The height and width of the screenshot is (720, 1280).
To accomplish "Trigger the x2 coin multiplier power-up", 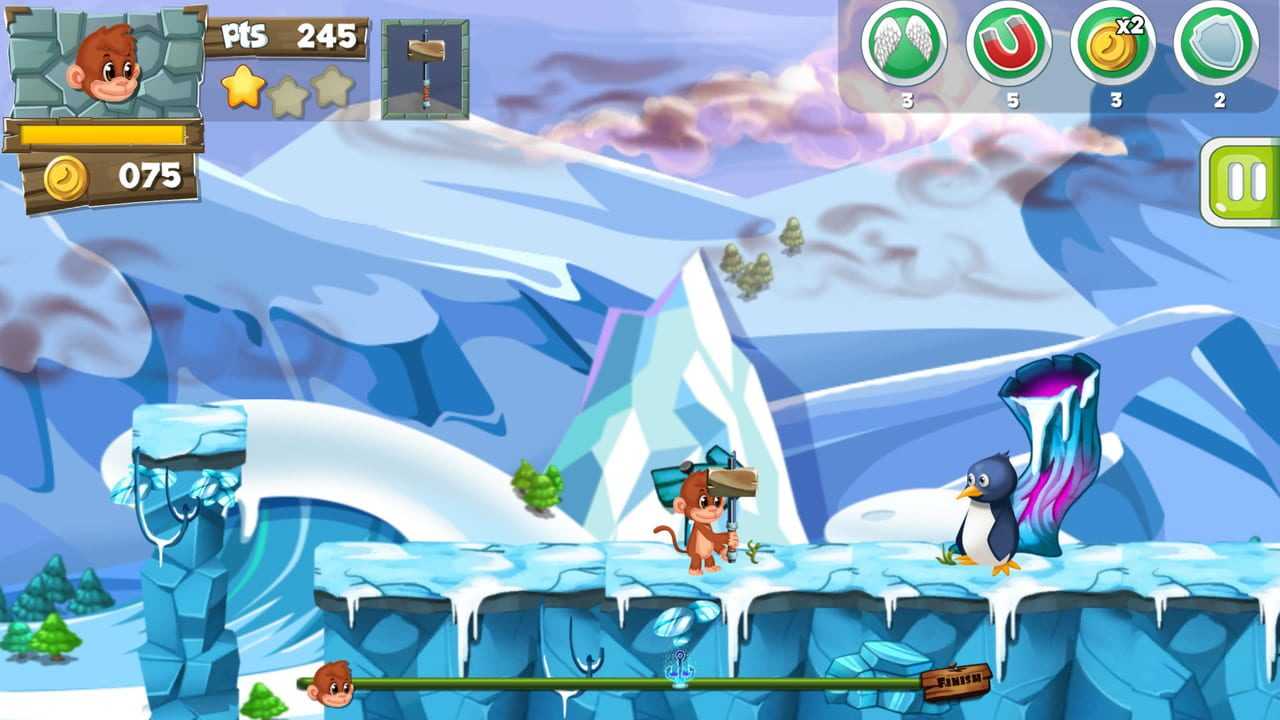I will [x=1113, y=44].
